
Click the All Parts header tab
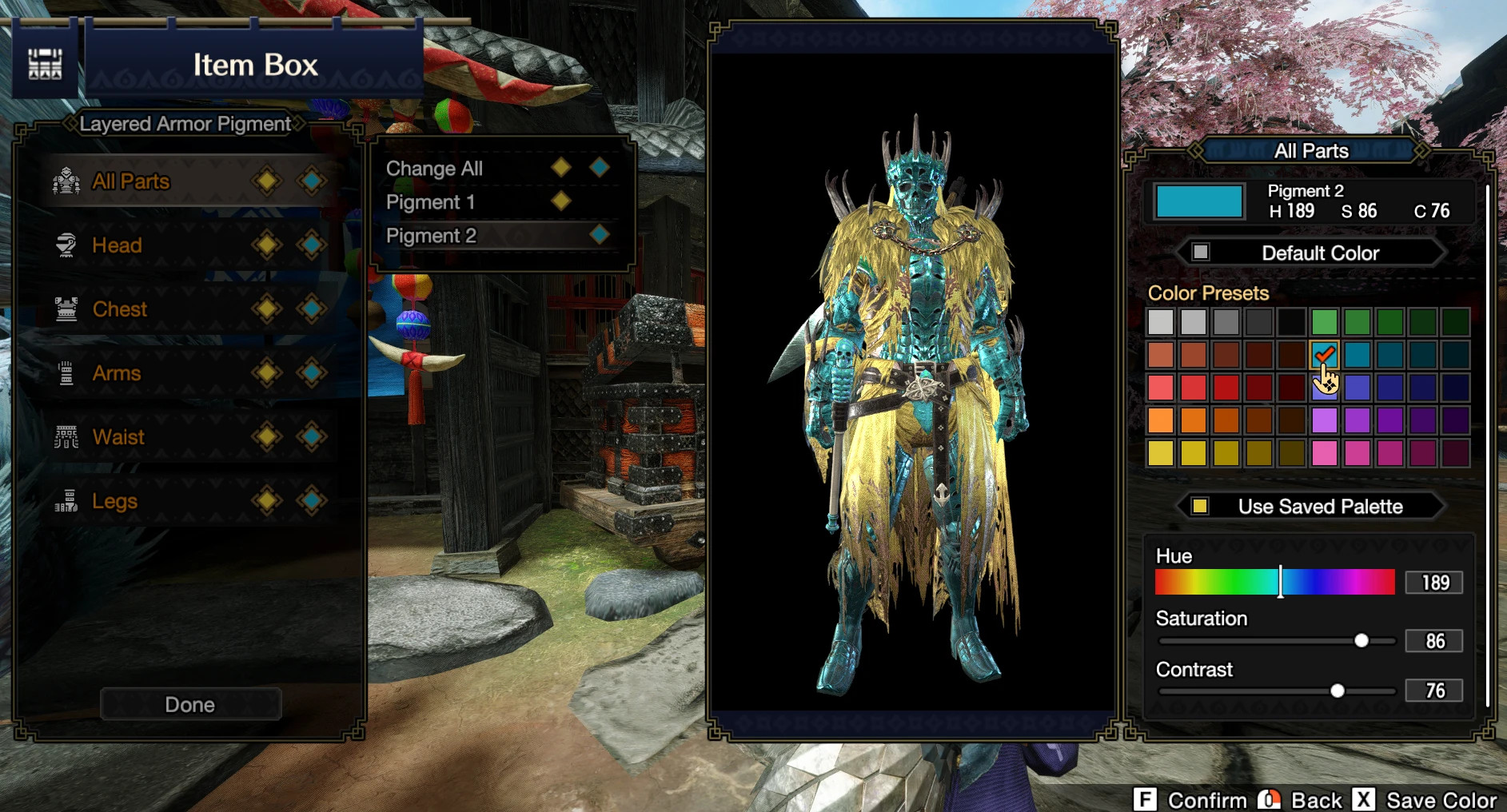coord(1312,150)
